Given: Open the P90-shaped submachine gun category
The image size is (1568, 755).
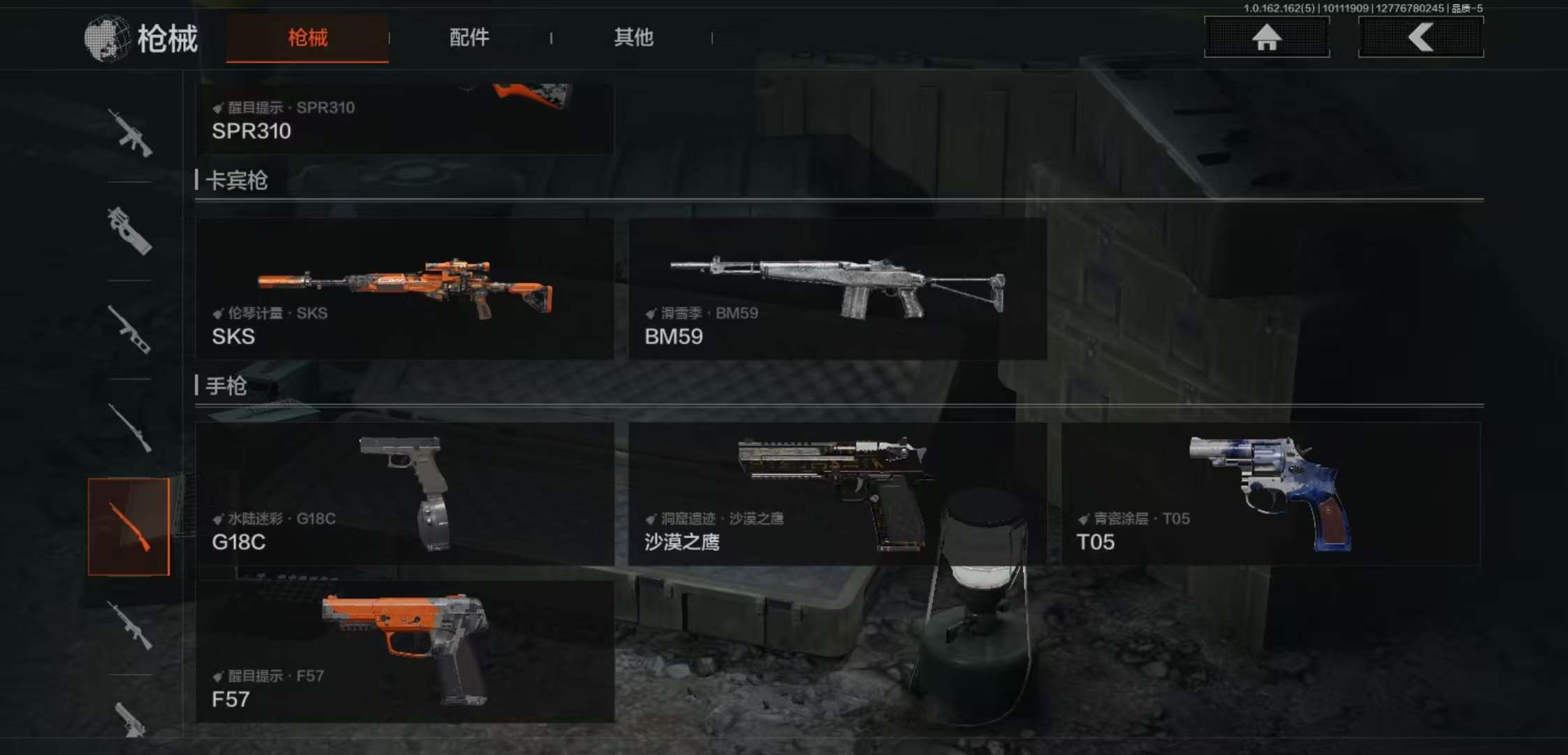Looking at the screenshot, I should tap(130, 231).
